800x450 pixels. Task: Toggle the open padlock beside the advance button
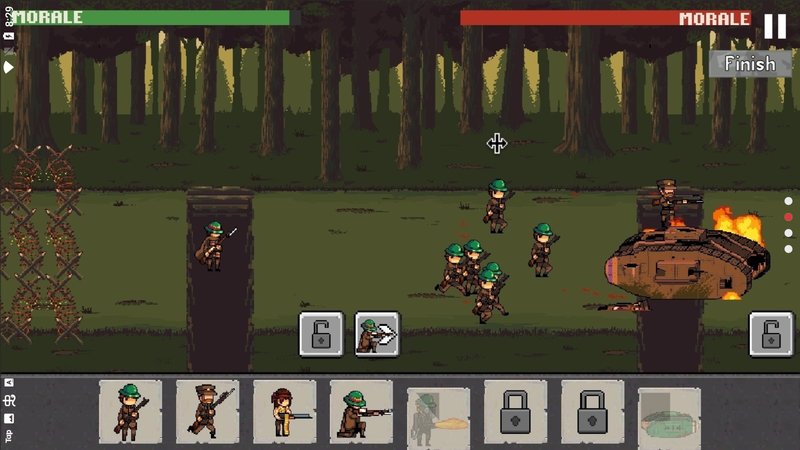pos(321,334)
